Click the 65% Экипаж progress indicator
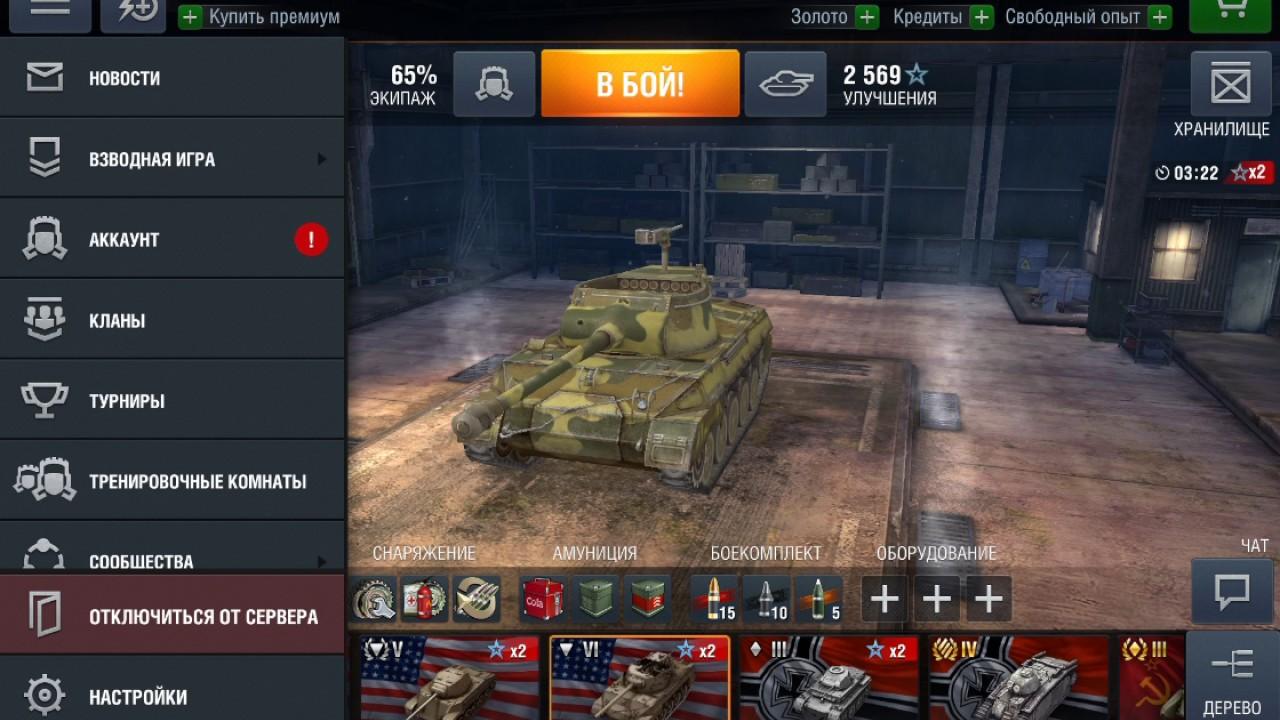 (x=404, y=84)
